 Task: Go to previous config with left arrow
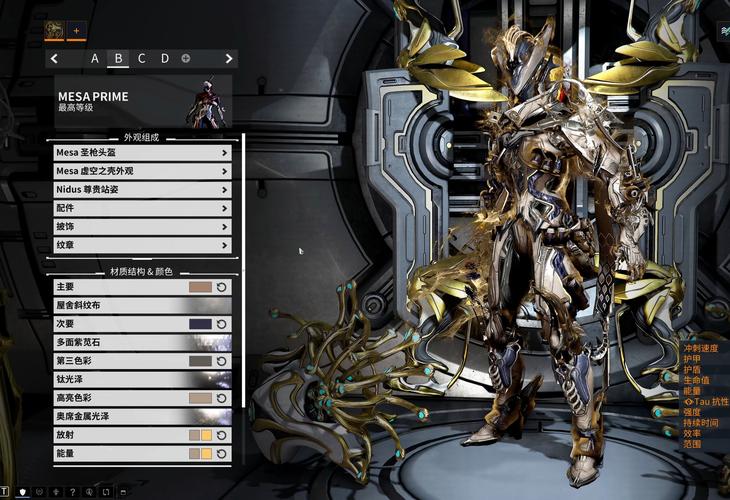tap(54, 59)
